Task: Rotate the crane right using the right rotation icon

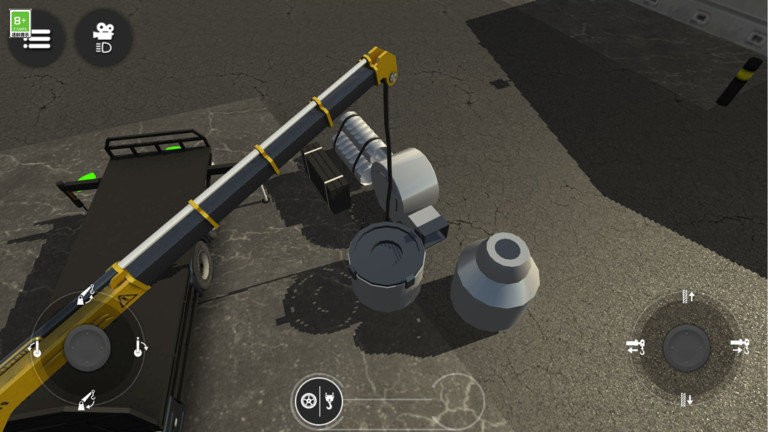Action: [138, 347]
